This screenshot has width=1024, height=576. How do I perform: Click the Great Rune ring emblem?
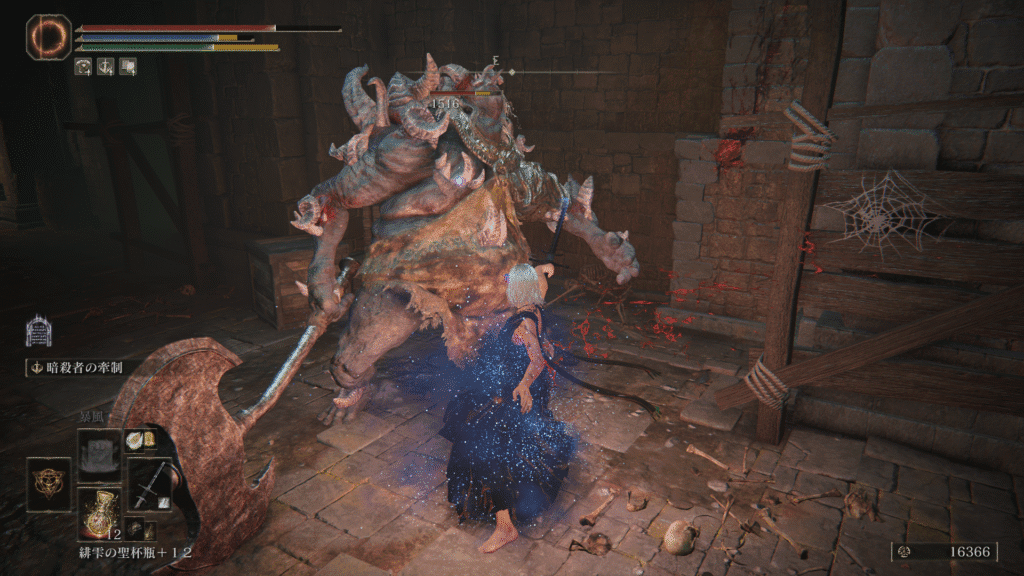[47, 37]
